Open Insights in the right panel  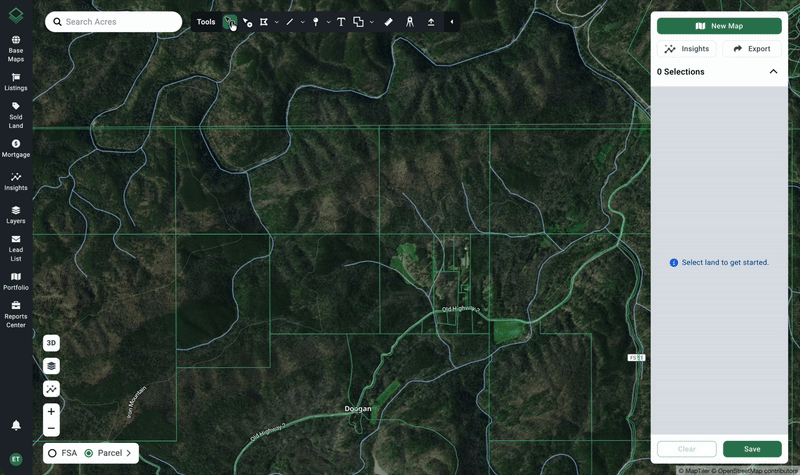click(x=687, y=48)
